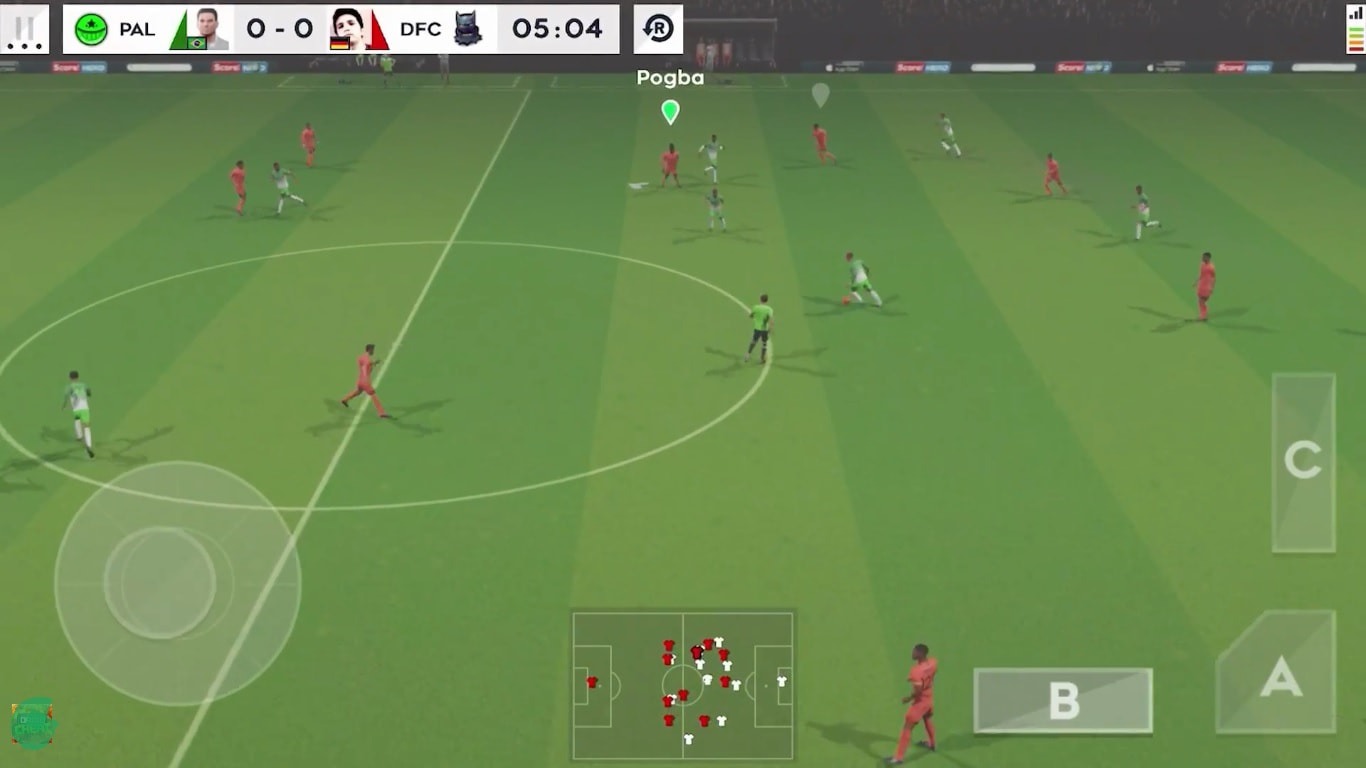Tap the DR Cheats watermark logo
The width and height of the screenshot is (1366, 768).
[x=32, y=725]
